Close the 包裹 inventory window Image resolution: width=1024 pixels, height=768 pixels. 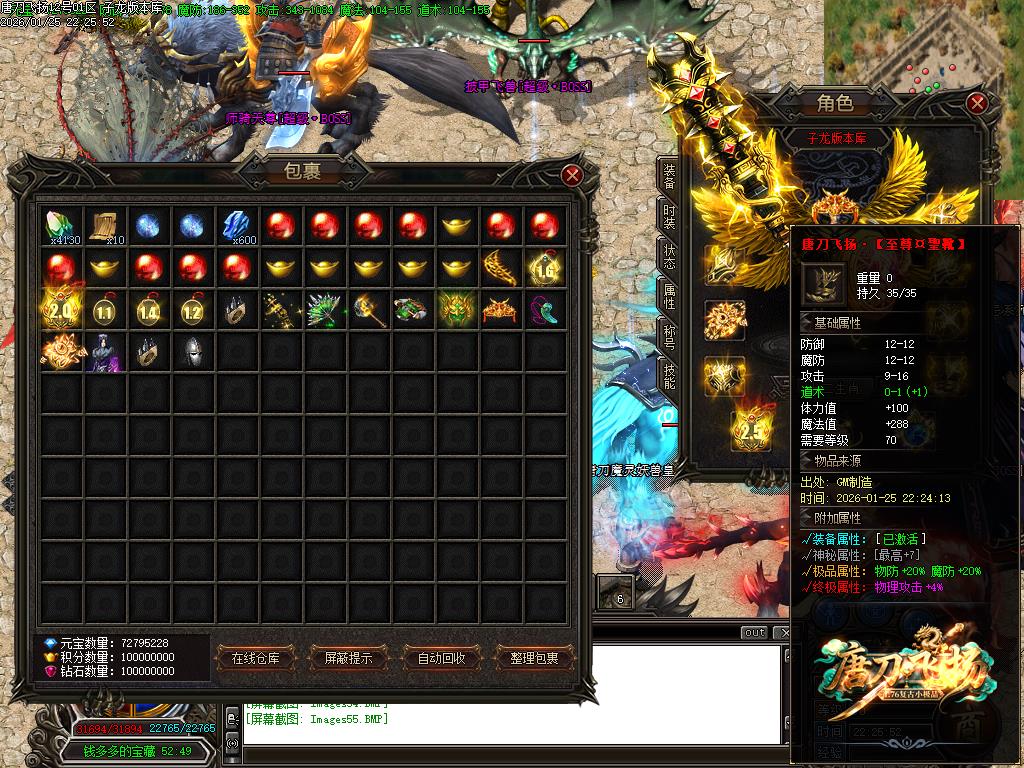[572, 175]
